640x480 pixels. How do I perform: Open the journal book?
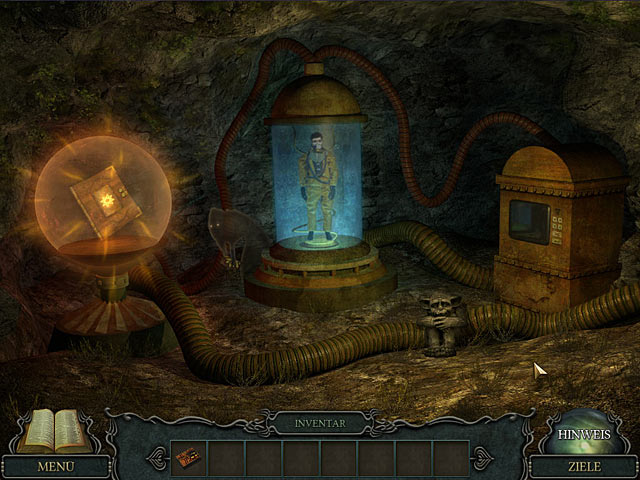(x=54, y=432)
